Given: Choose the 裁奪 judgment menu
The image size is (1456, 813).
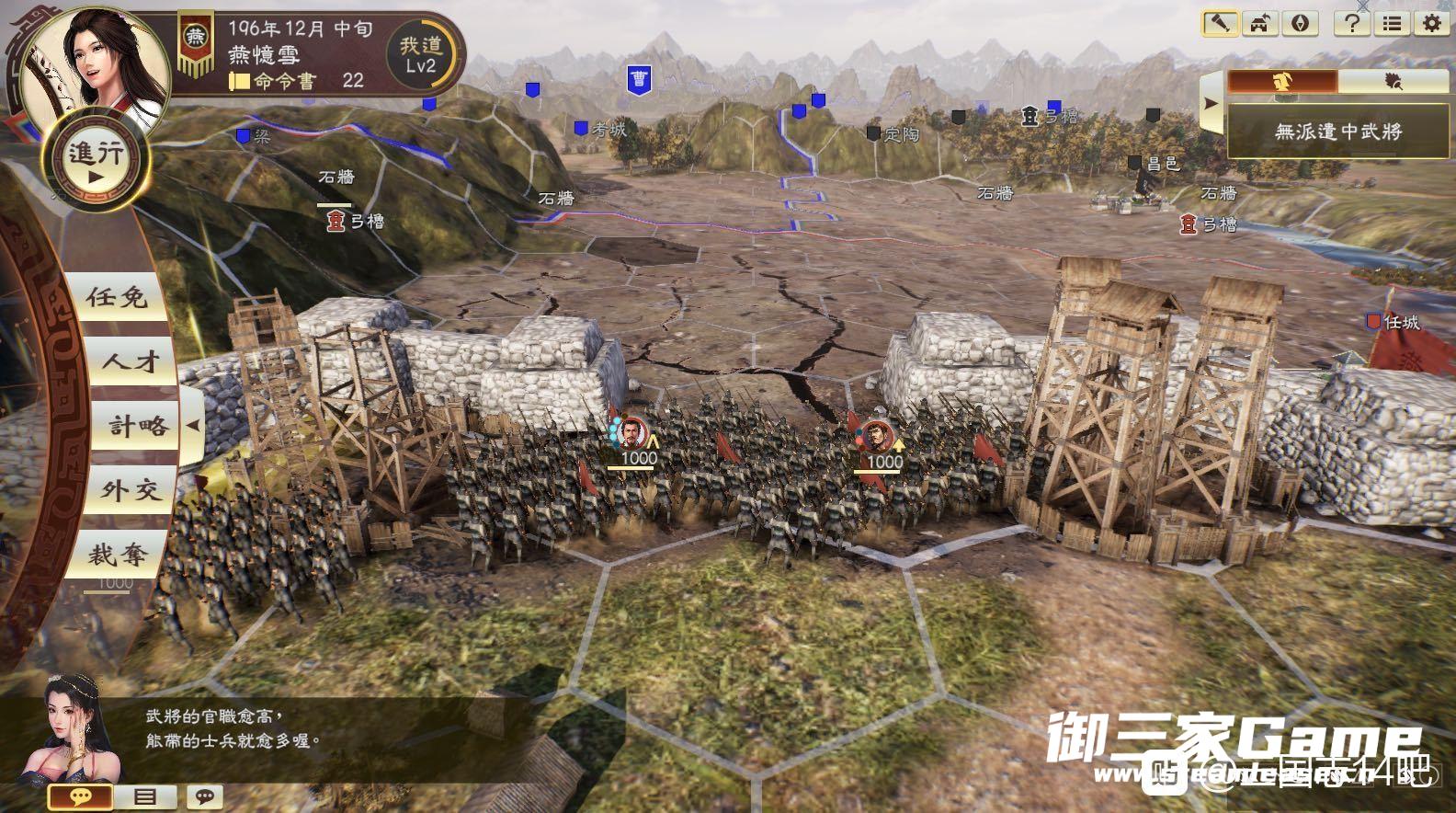Looking at the screenshot, I should (118, 555).
